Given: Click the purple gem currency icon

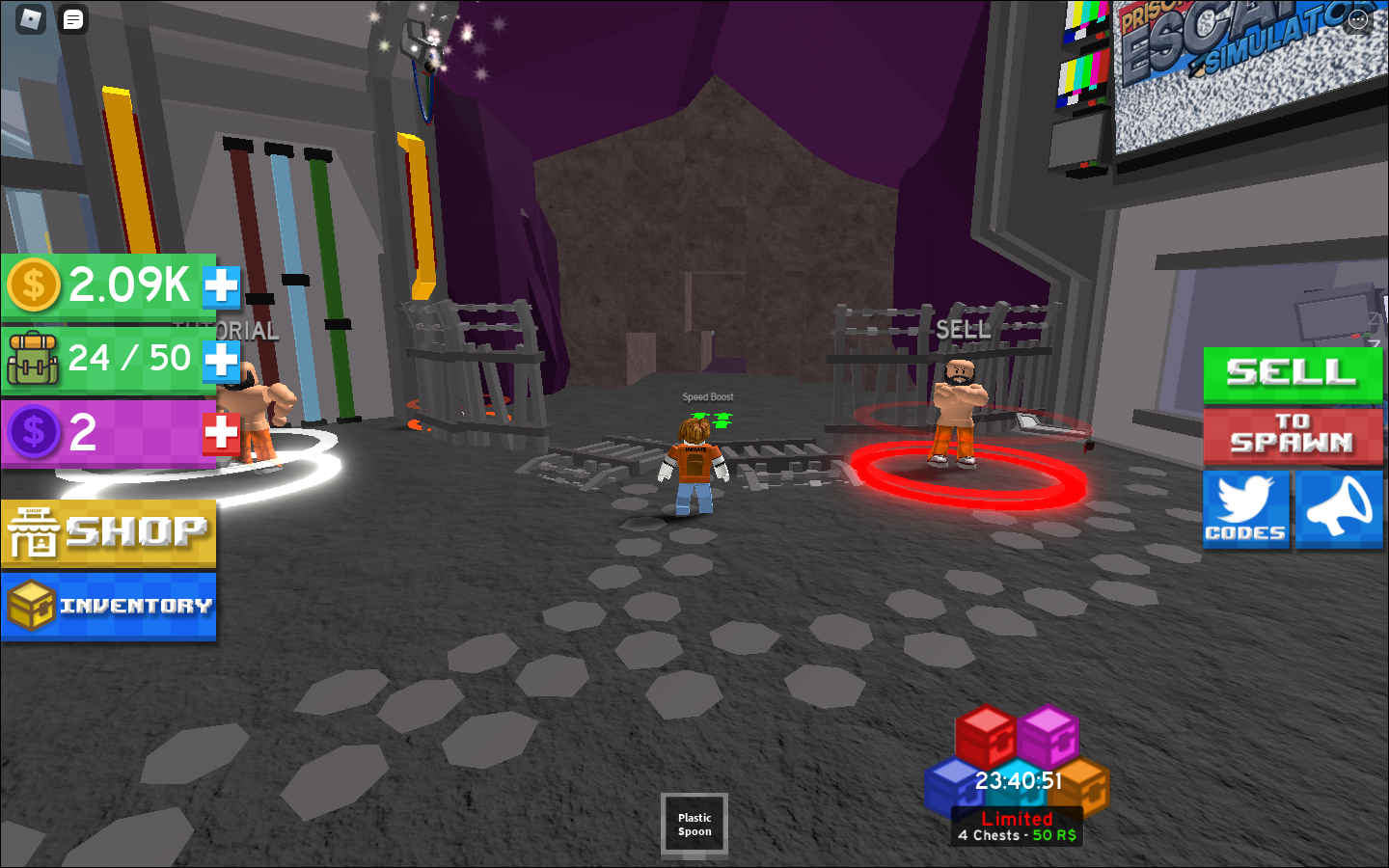Looking at the screenshot, I should (34, 432).
